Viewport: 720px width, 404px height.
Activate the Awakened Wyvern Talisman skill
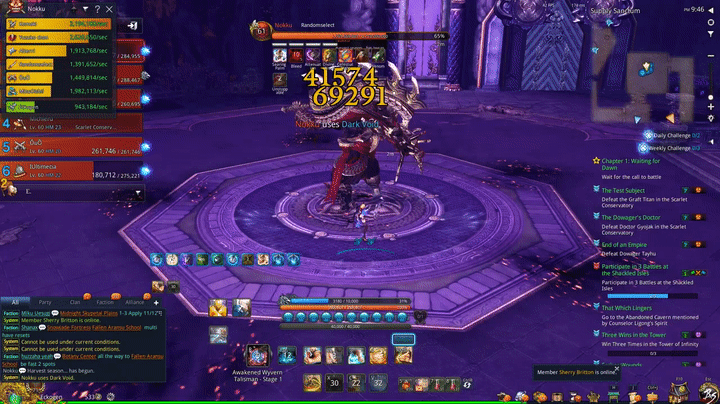coord(258,355)
